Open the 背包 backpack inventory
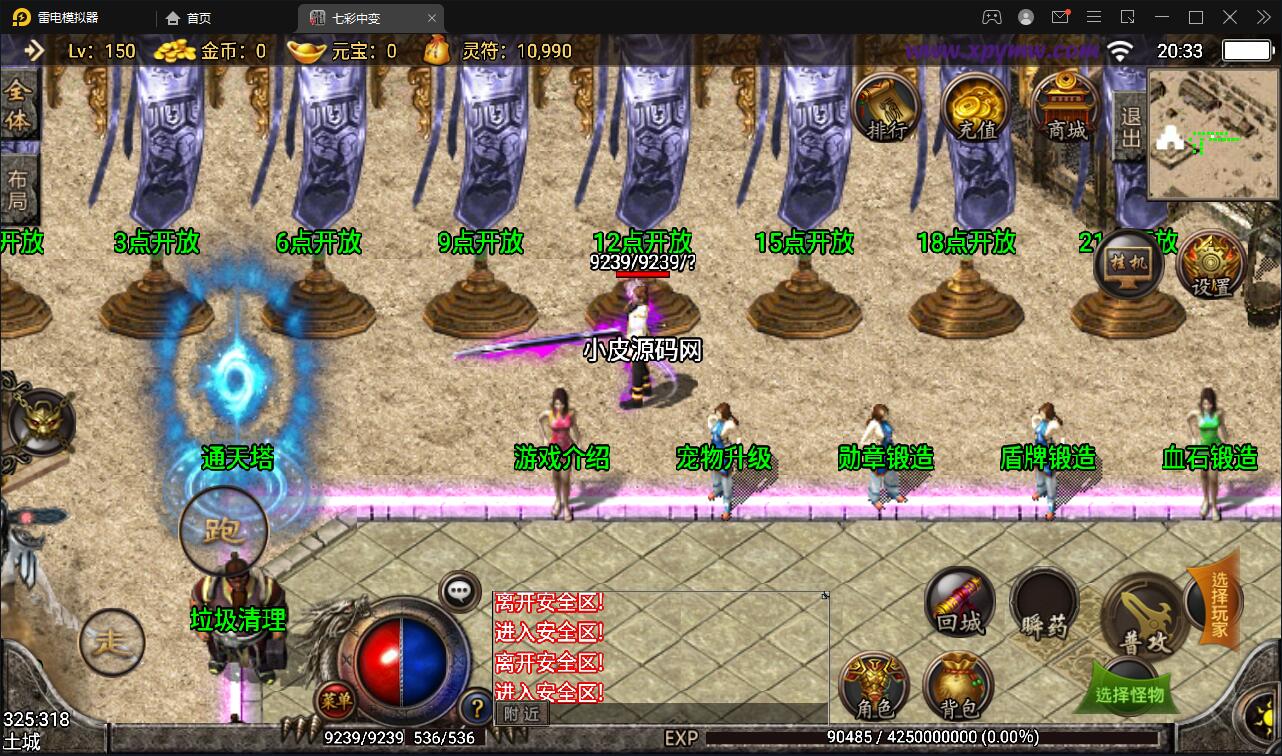Image resolution: width=1282 pixels, height=756 pixels. tap(957, 688)
